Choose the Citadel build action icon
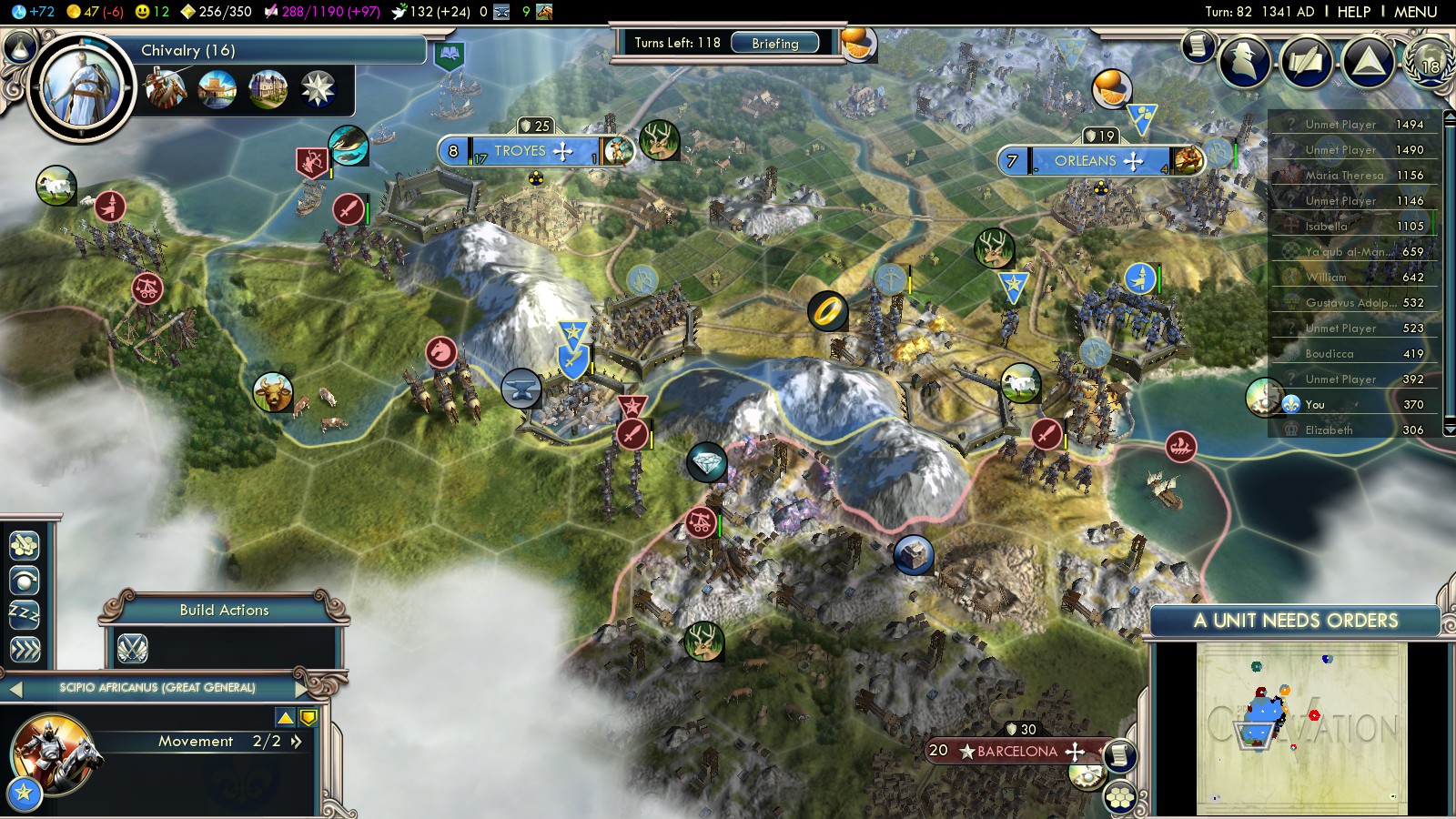Screen dimensions: 1456x819 pos(133,648)
